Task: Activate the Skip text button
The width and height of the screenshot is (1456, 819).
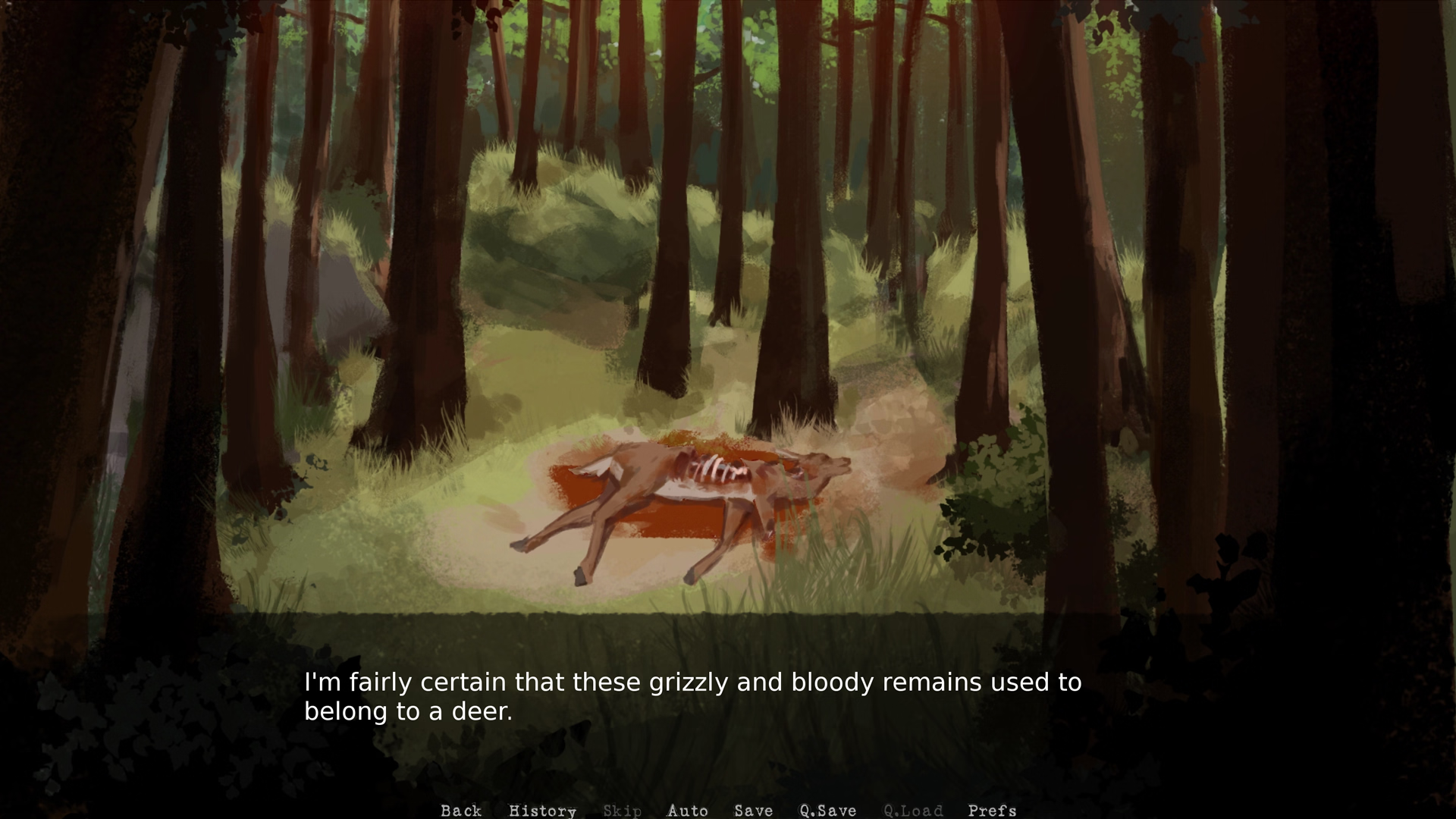Action: pyautogui.click(x=622, y=811)
